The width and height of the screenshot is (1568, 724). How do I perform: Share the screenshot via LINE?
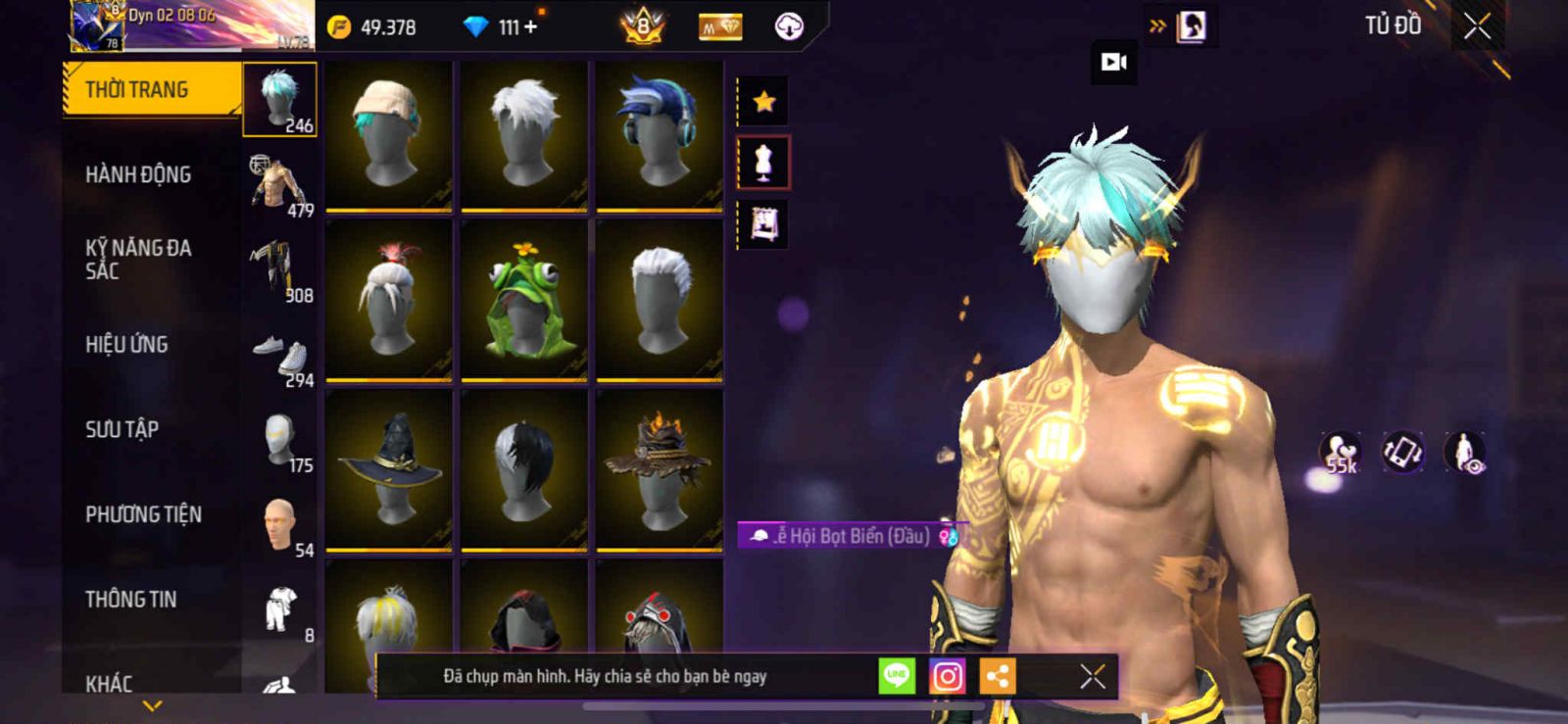coord(896,676)
